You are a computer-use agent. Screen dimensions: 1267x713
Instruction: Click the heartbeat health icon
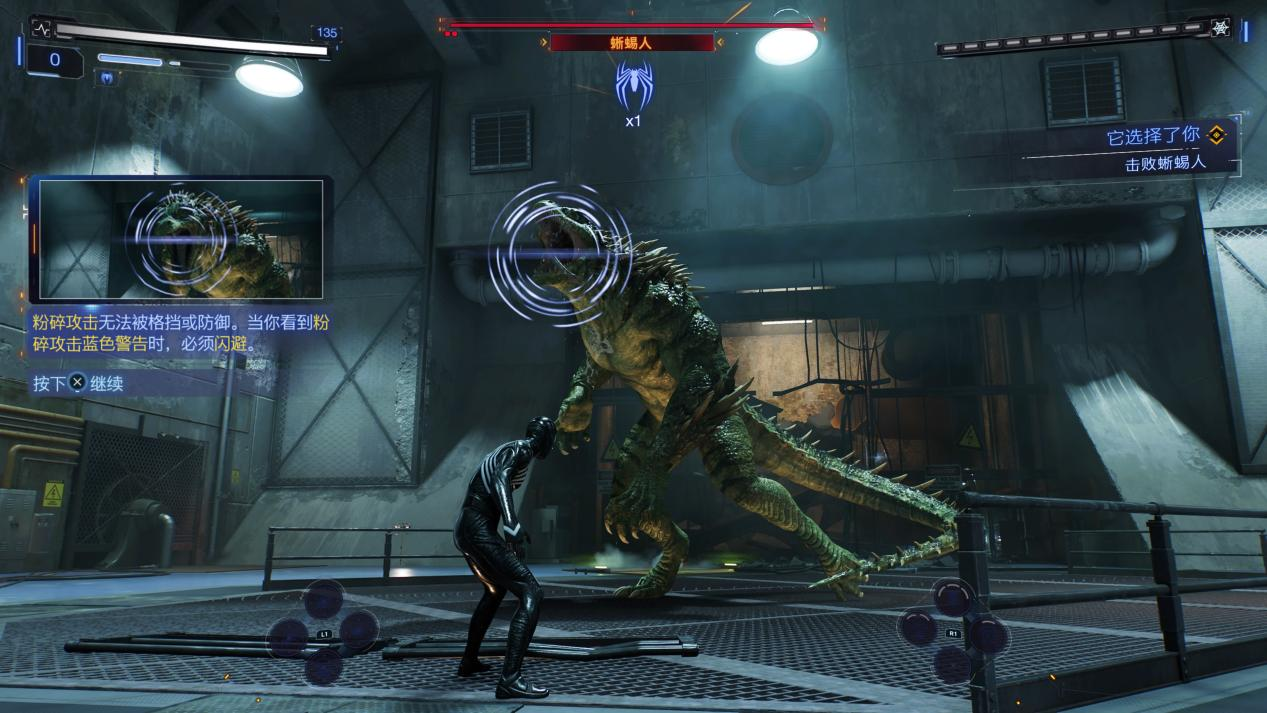click(41, 29)
